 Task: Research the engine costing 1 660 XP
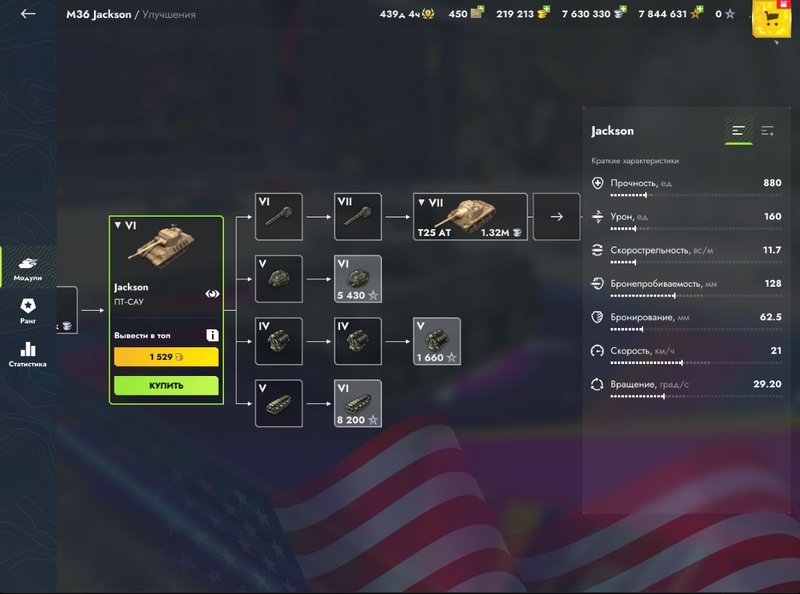437,341
